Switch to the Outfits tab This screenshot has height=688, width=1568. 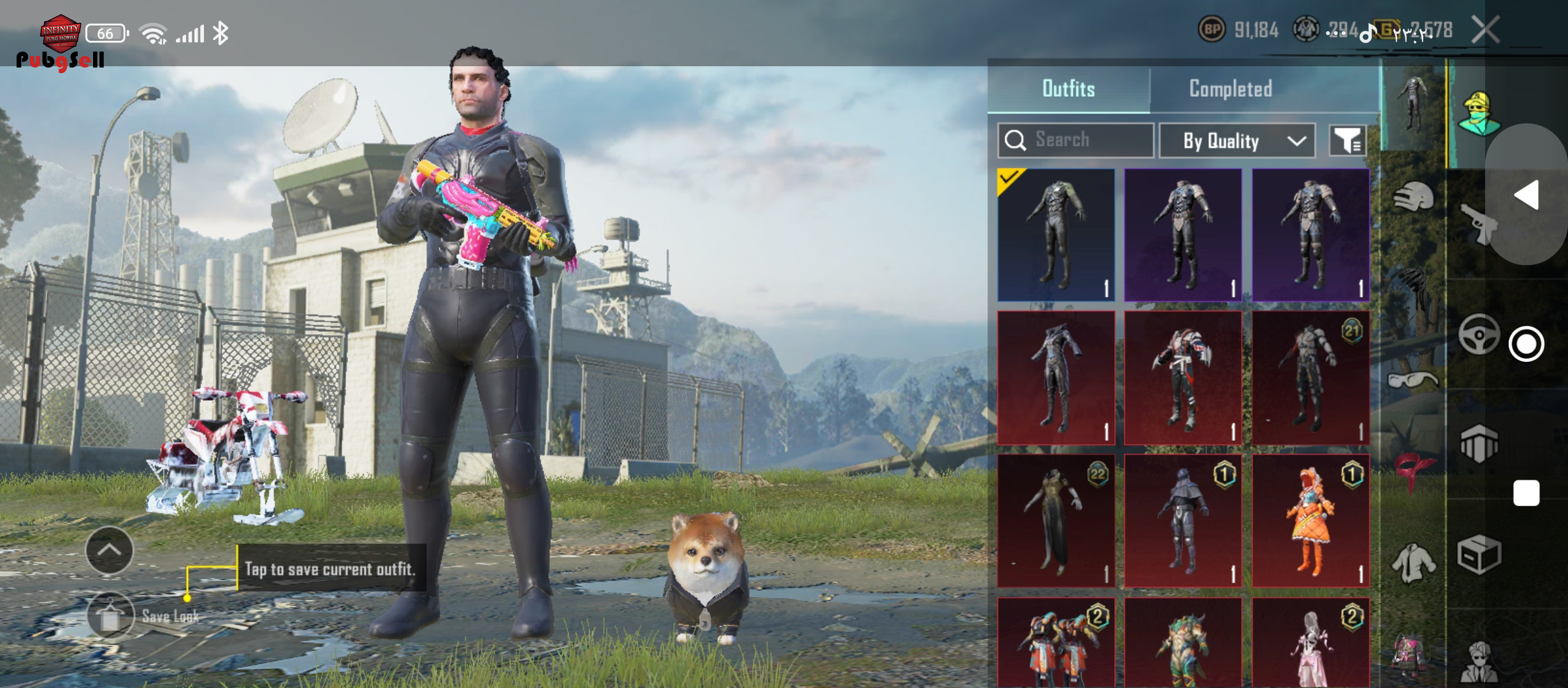point(1068,89)
